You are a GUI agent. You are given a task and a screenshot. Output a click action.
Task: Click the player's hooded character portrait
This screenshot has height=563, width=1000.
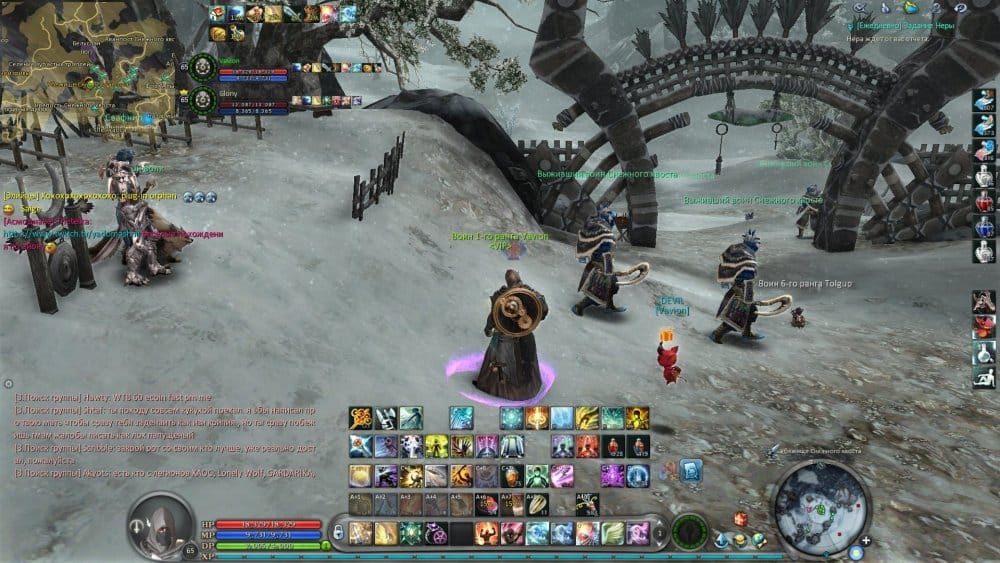coord(158,523)
